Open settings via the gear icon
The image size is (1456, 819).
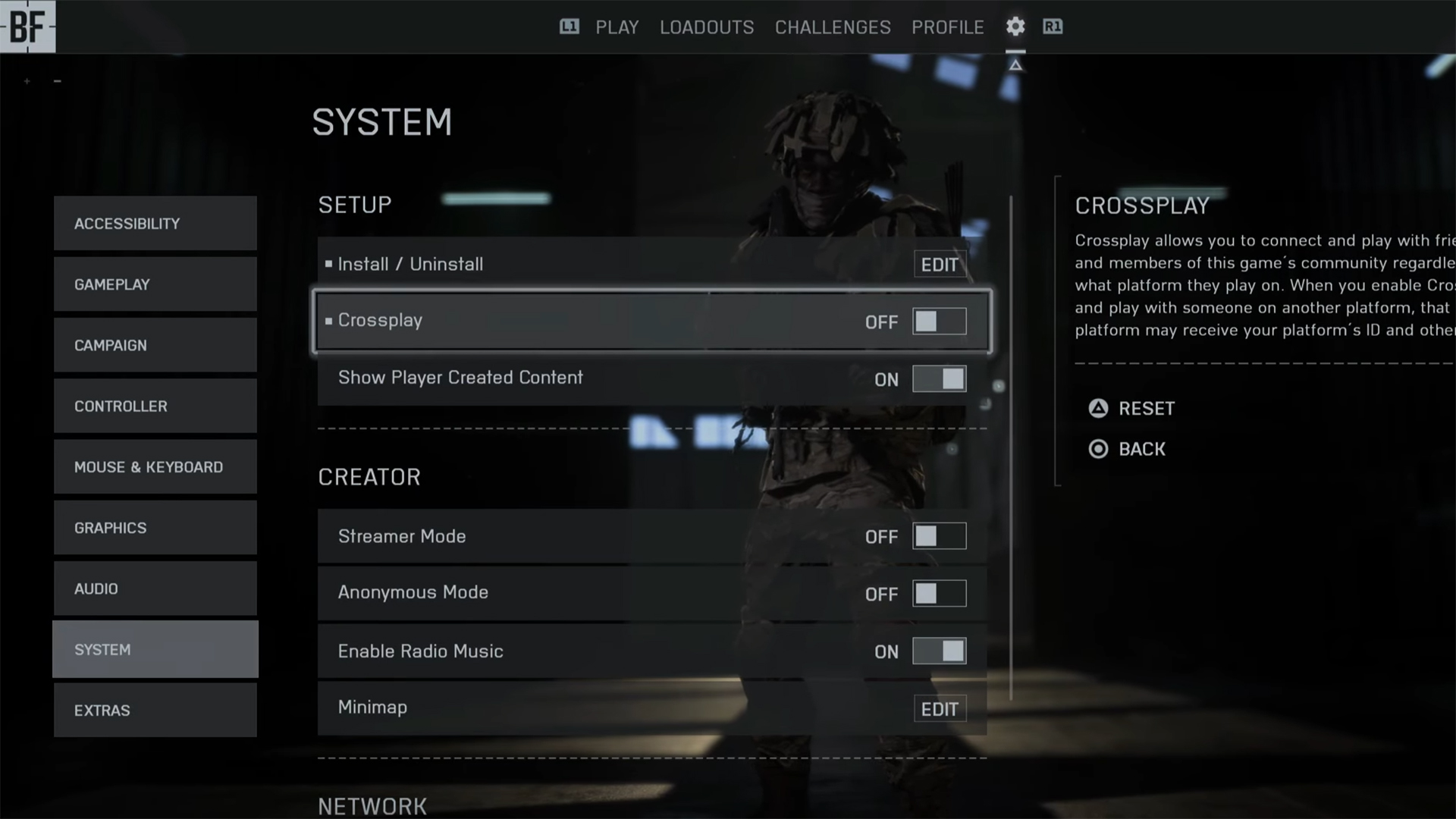click(1015, 27)
